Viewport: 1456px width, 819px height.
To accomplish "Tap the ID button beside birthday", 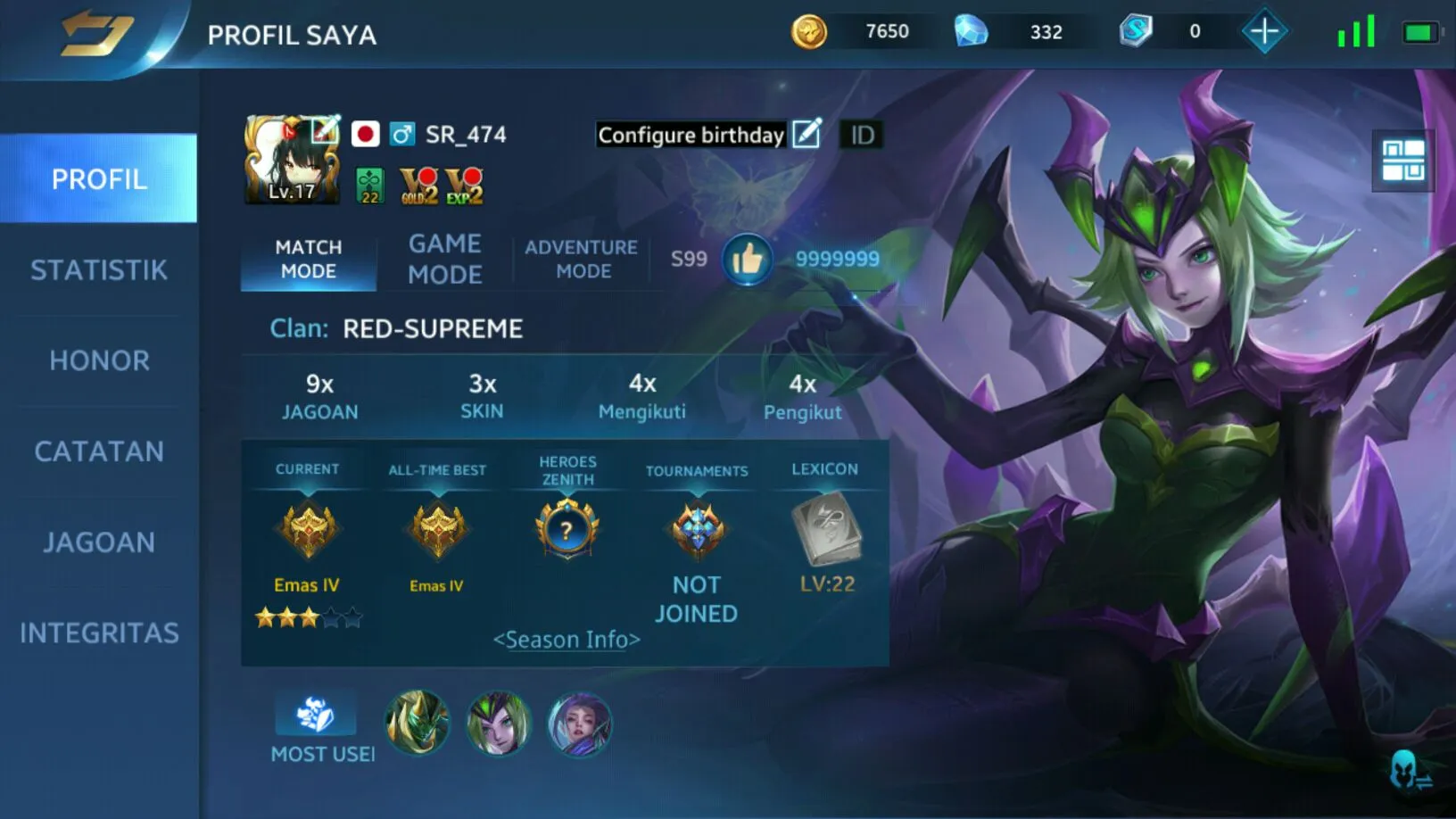I will pyautogui.click(x=862, y=135).
